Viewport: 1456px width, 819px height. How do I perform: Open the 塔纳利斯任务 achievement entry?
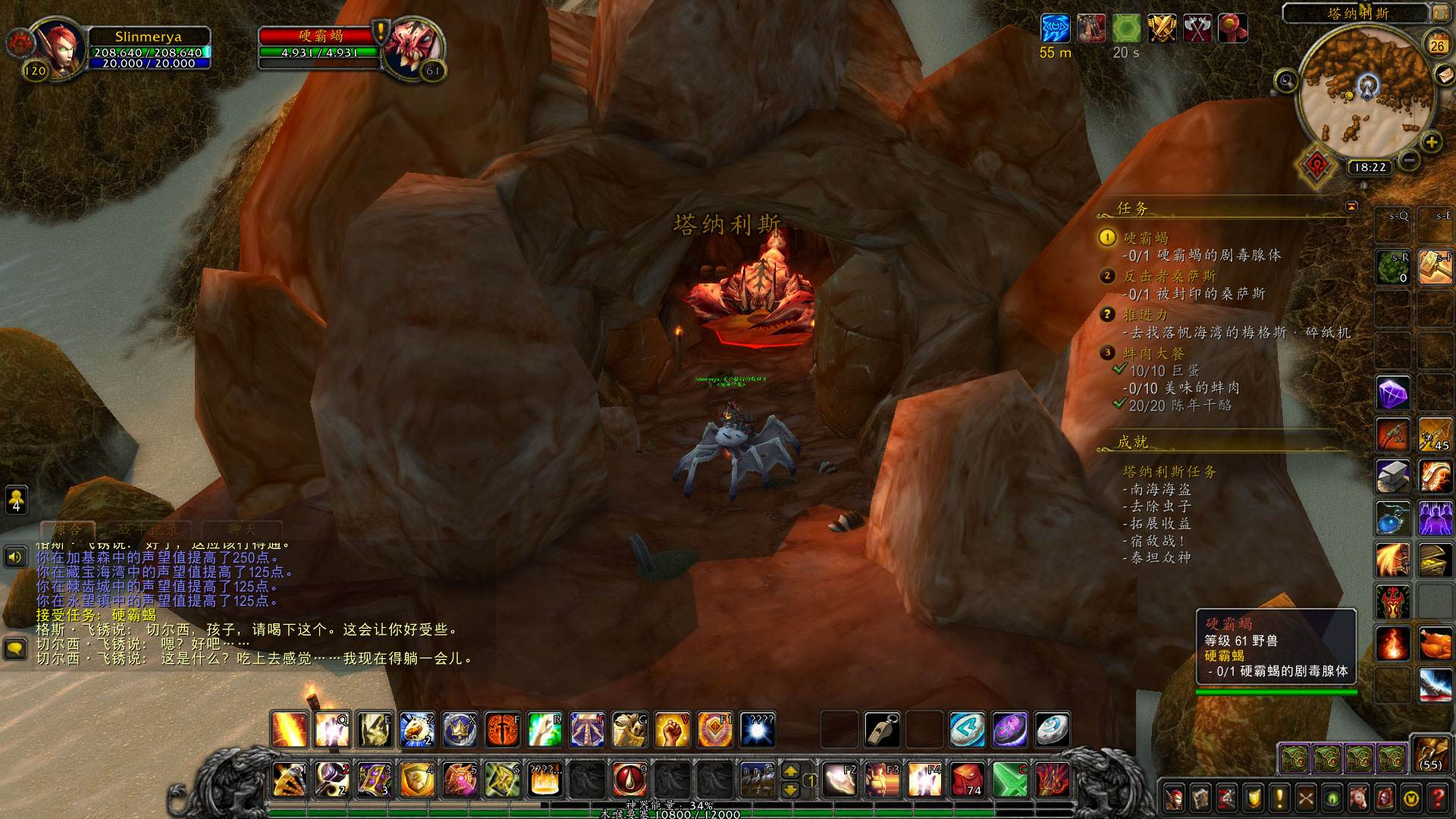[1169, 472]
